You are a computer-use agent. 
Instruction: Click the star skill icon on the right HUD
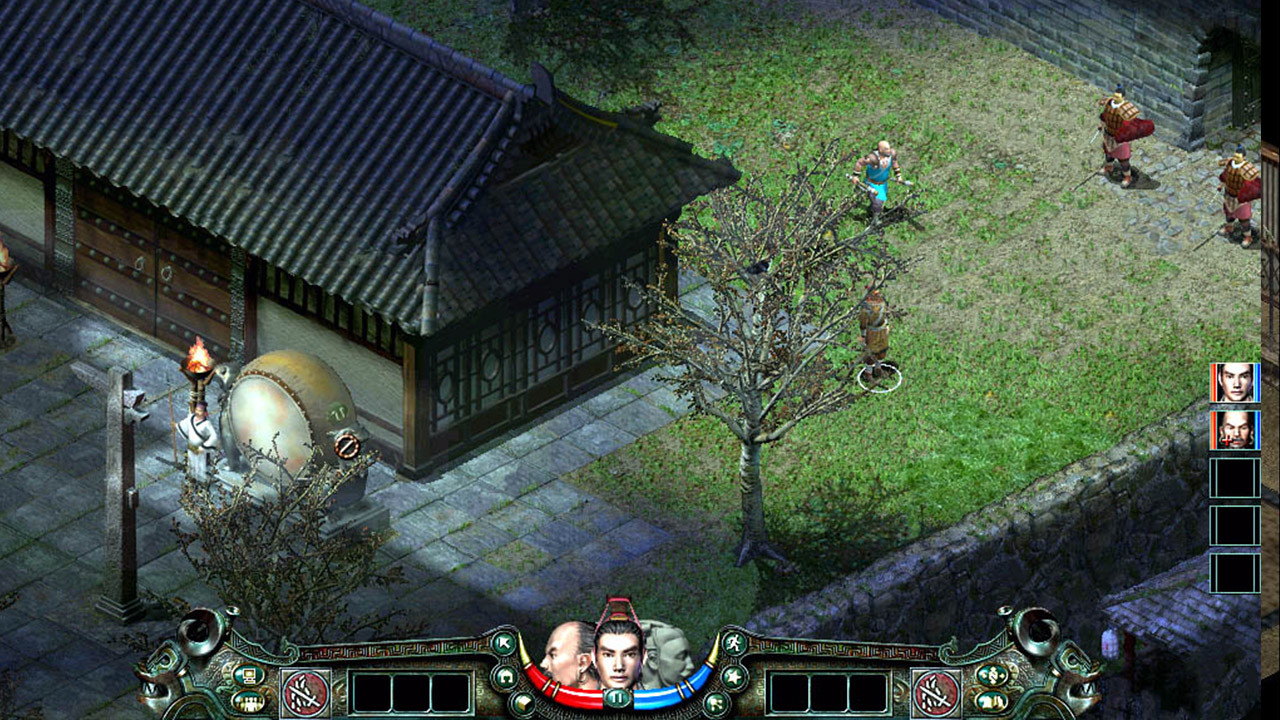coord(733,674)
